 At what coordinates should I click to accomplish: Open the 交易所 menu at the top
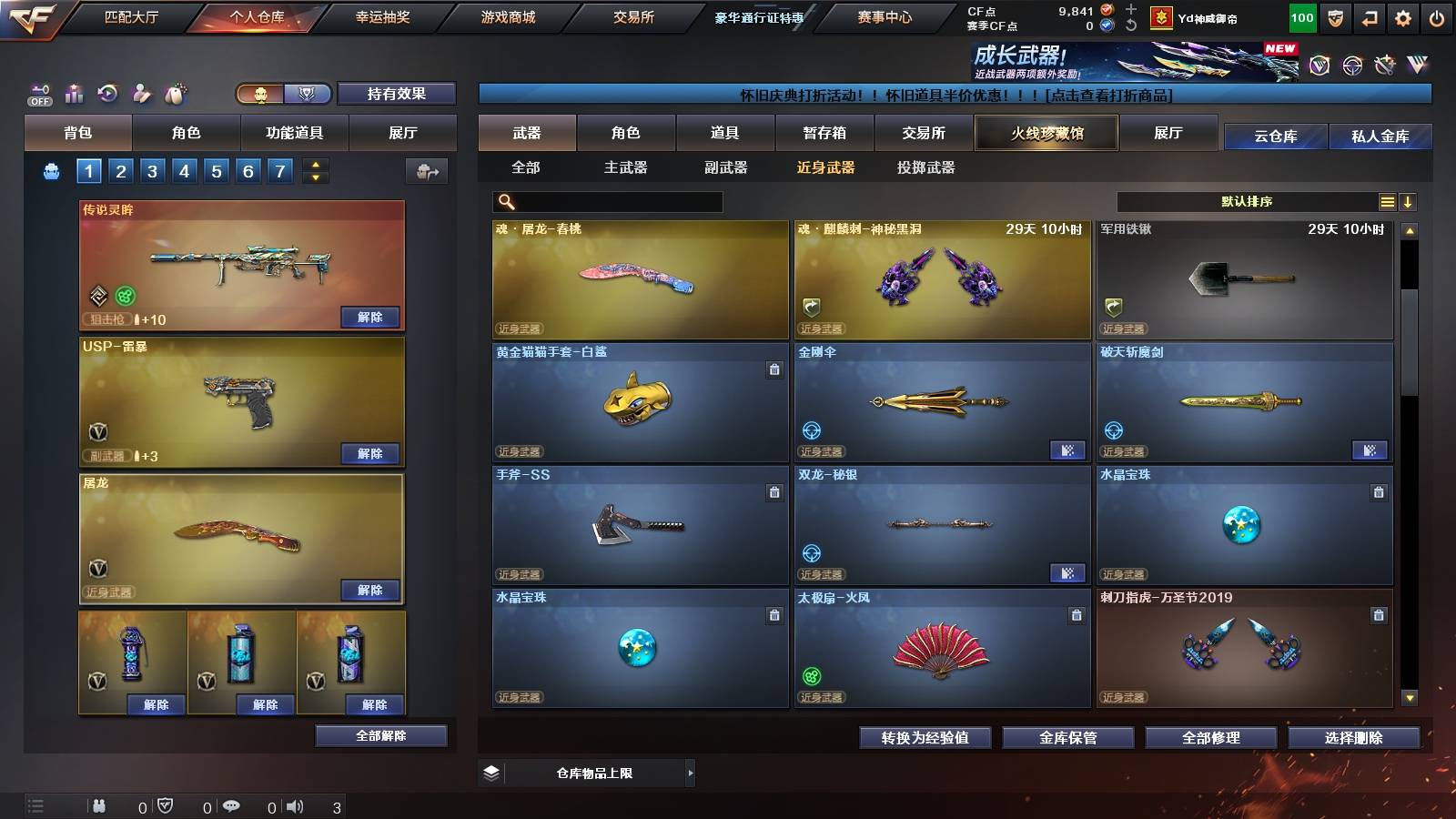coord(635,16)
